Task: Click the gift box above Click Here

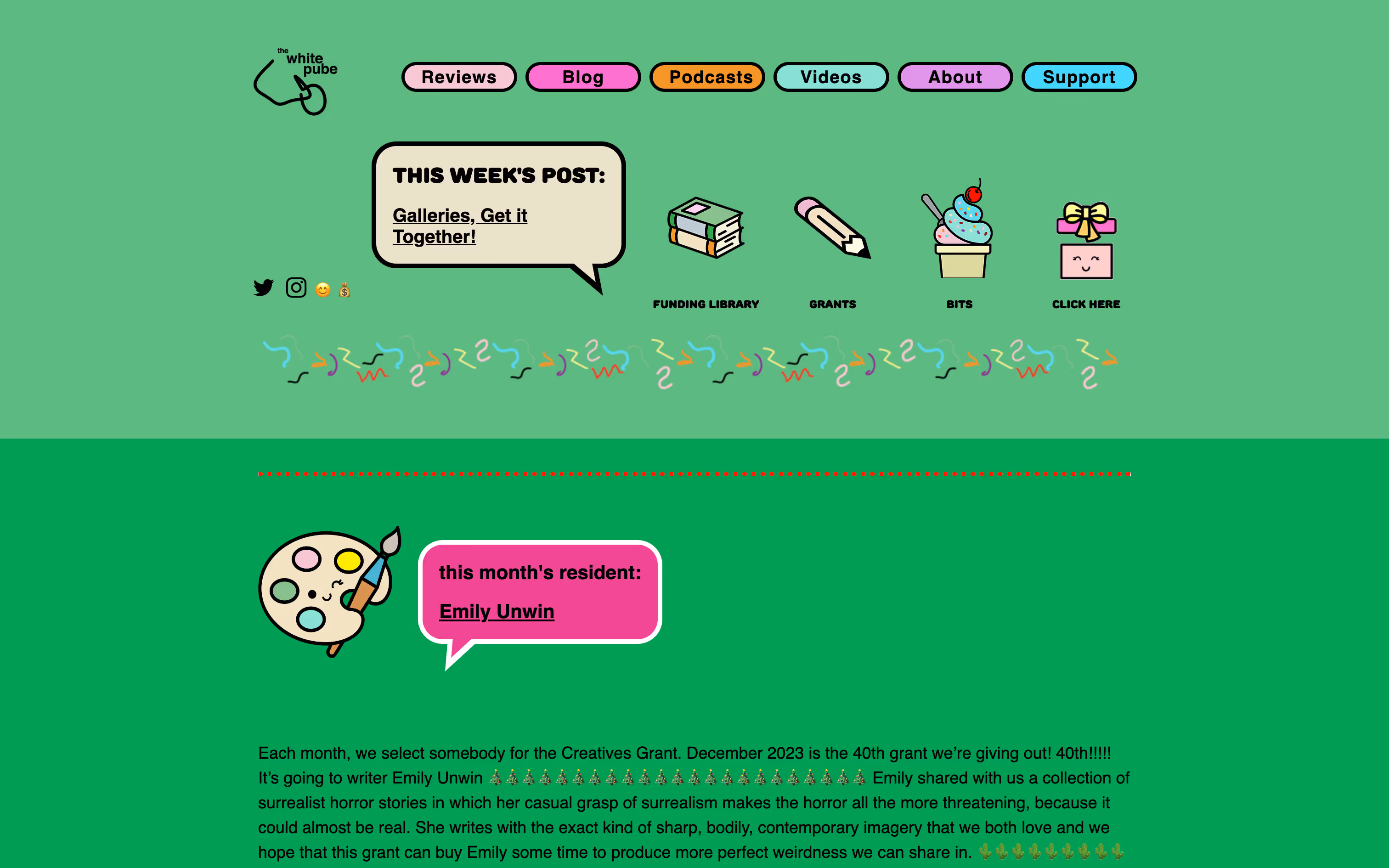Action: (1085, 241)
